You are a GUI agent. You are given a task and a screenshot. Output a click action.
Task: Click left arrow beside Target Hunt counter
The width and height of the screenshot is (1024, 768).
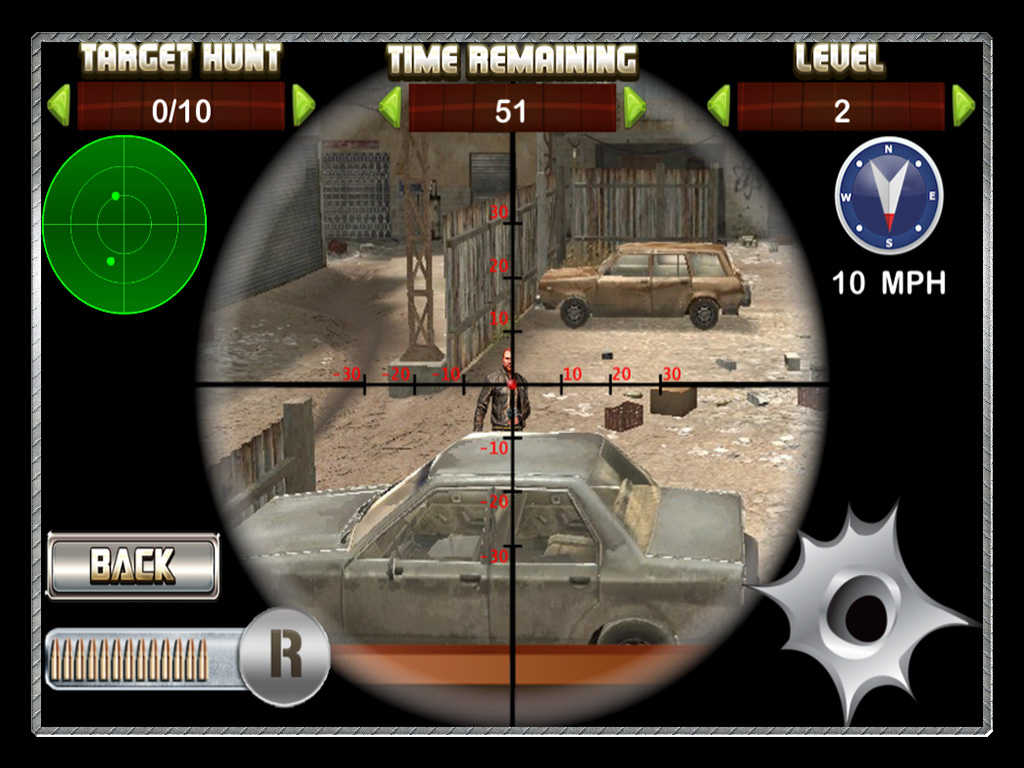[x=59, y=106]
